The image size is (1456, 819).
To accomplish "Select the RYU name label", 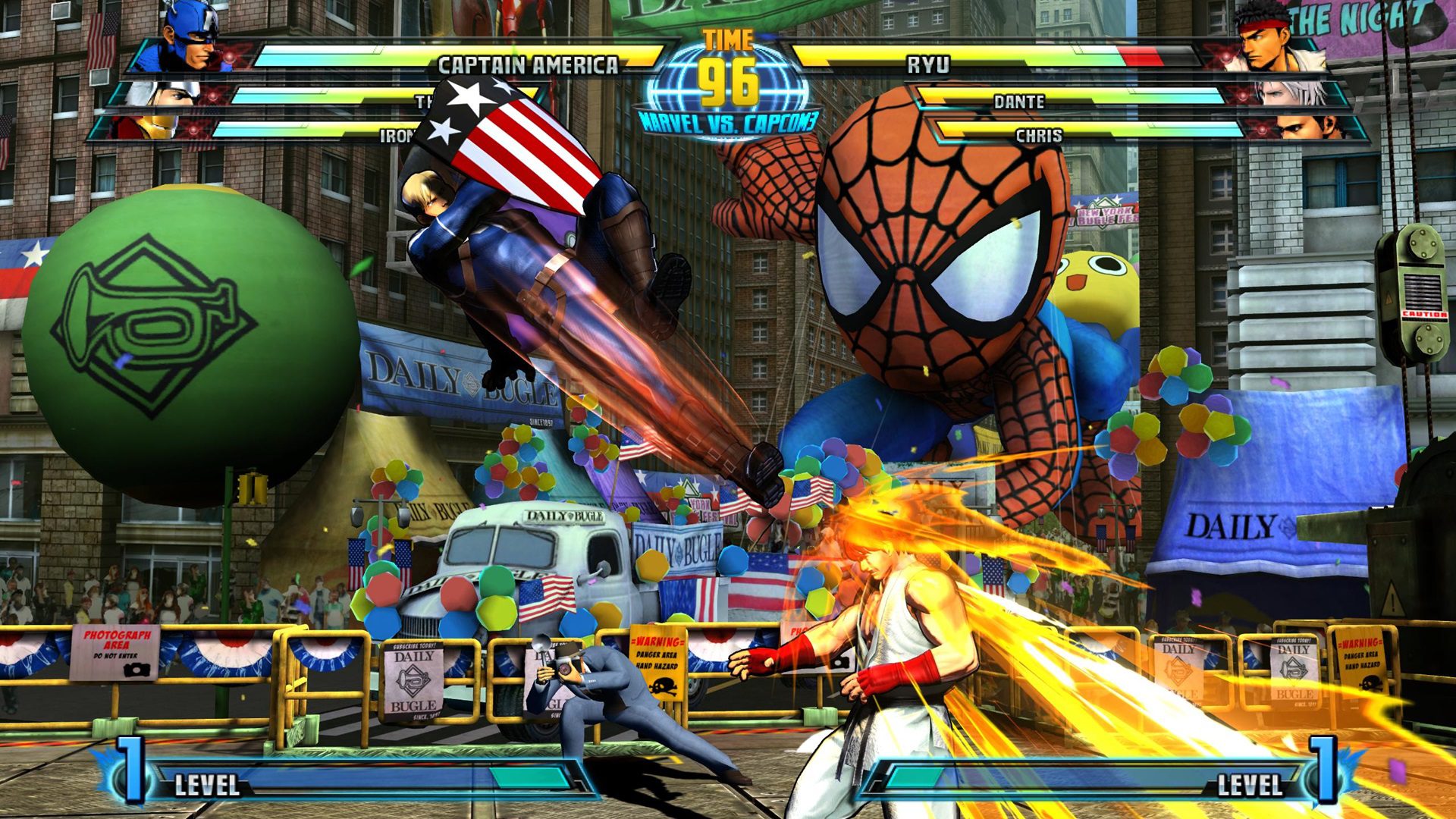I will point(930,67).
